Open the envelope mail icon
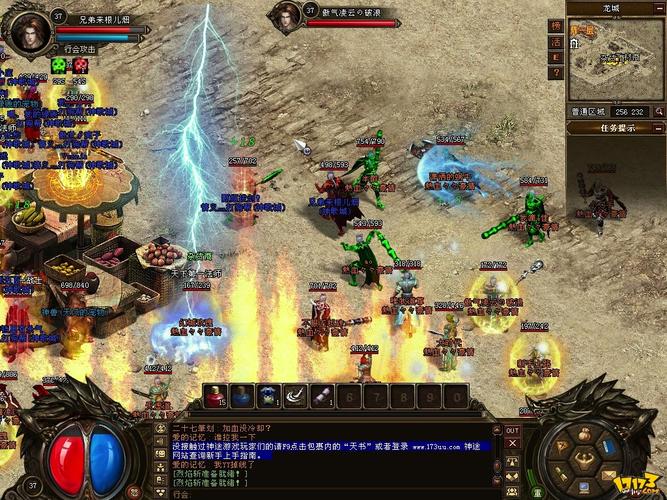 coord(607,471)
